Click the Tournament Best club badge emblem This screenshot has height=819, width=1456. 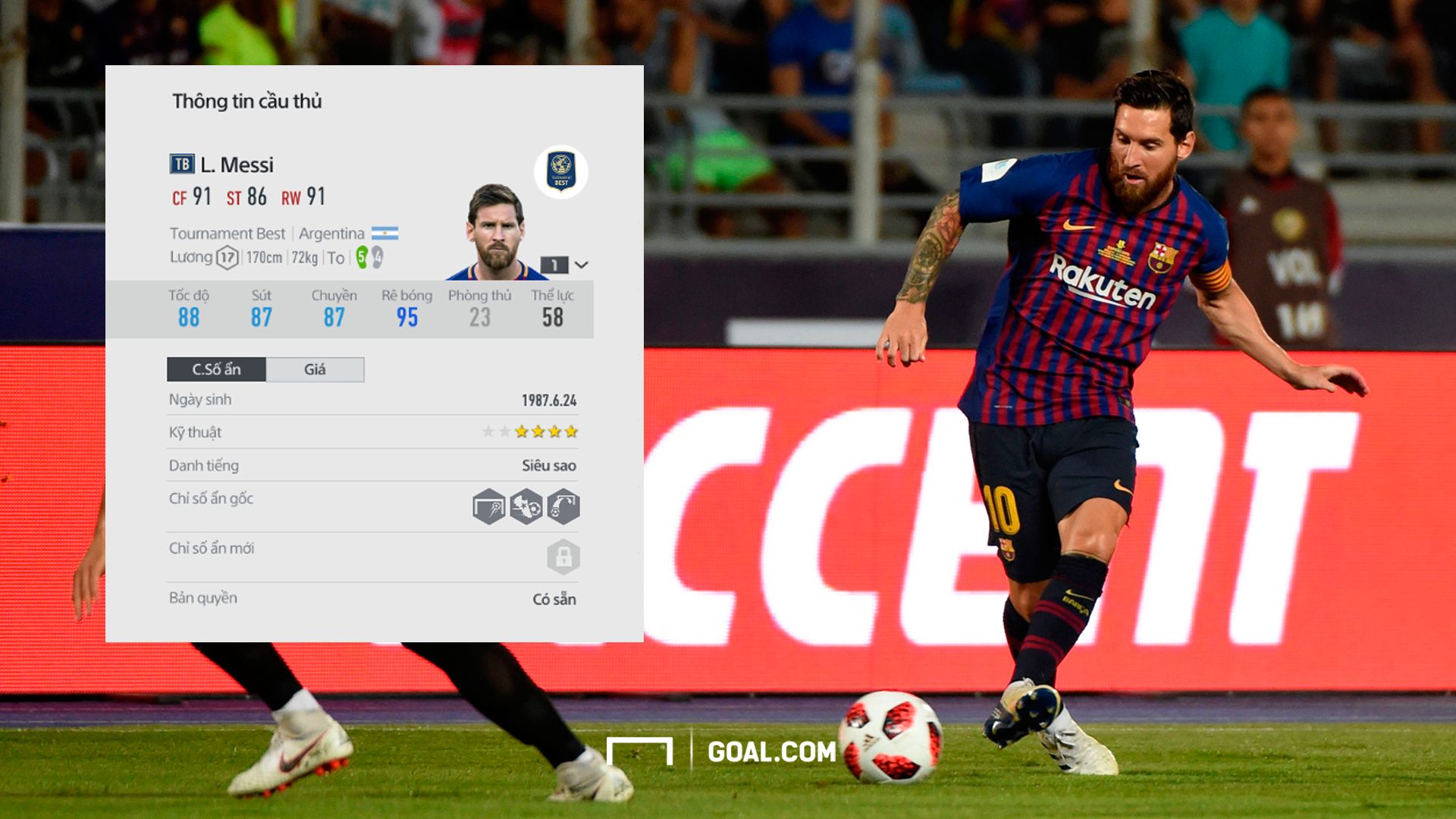click(560, 170)
